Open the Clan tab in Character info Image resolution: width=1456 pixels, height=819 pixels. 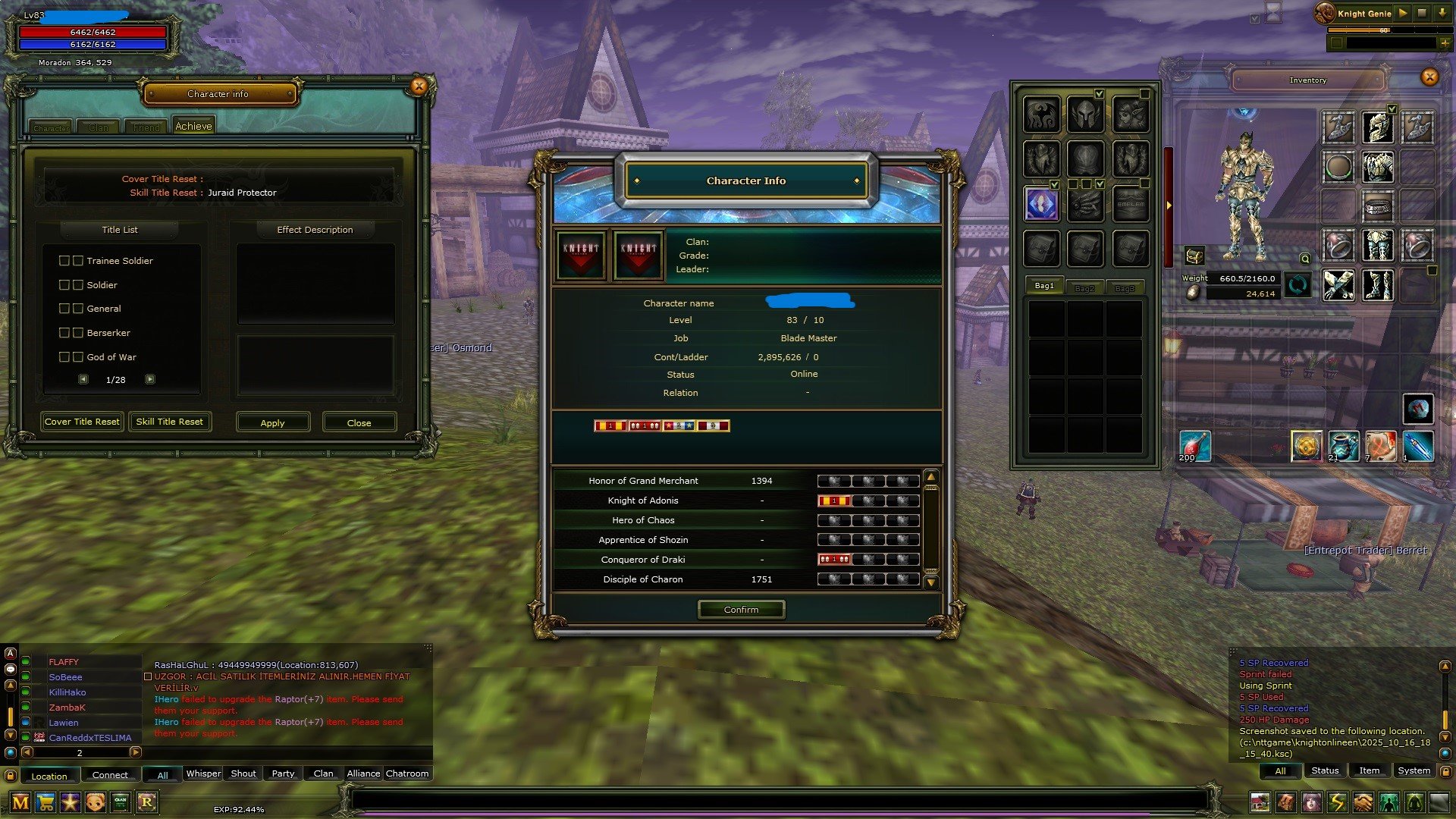[99, 127]
